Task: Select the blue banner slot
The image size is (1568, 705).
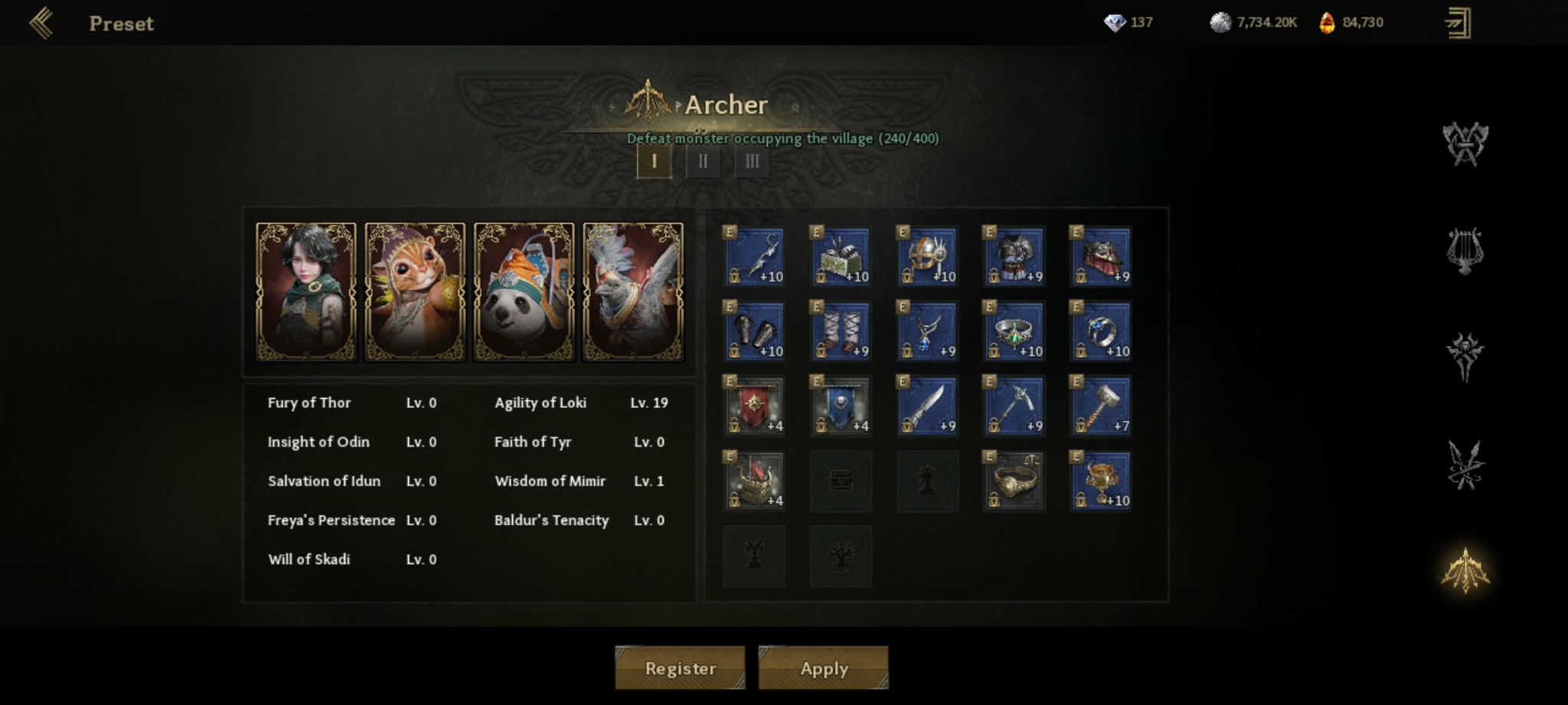Action: tap(841, 406)
